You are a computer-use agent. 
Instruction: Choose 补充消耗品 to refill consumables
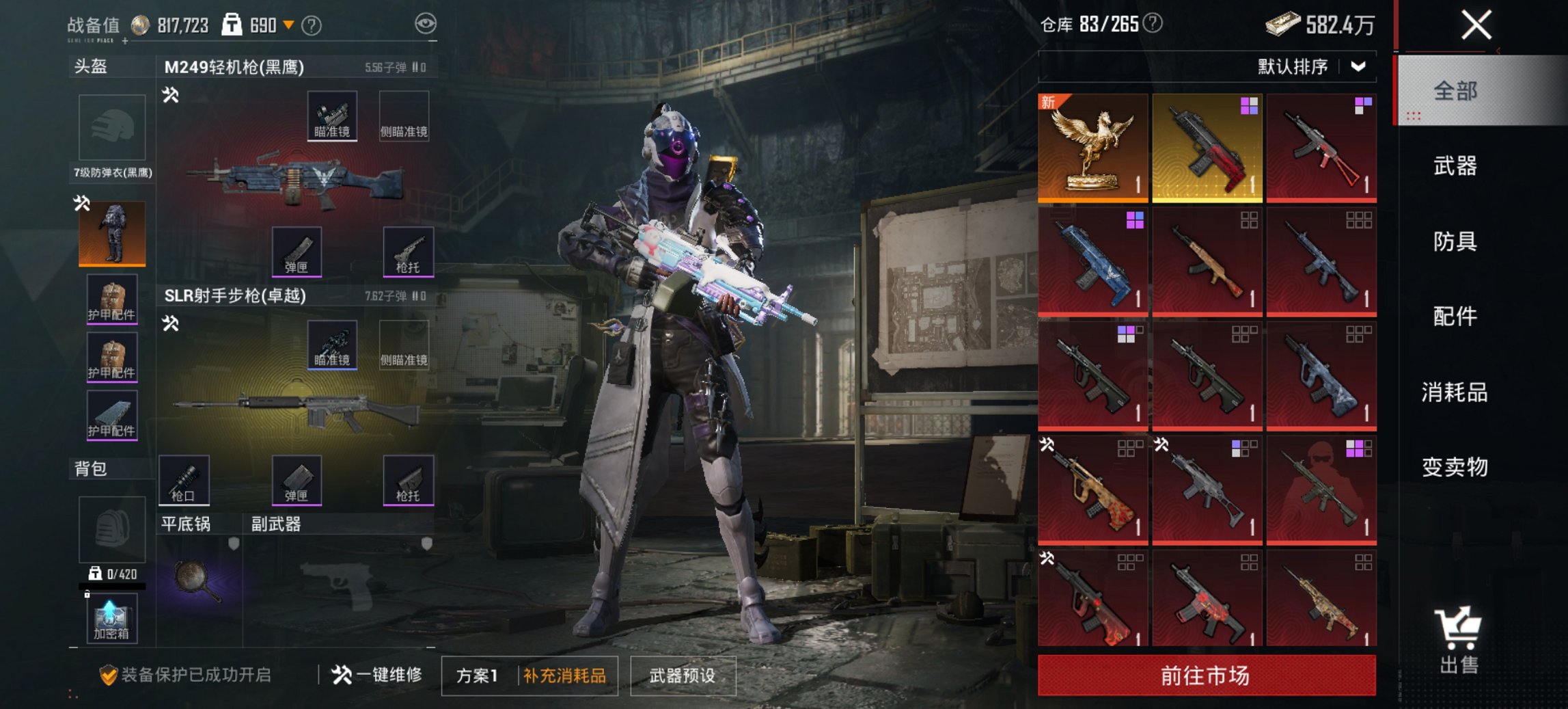pyautogui.click(x=564, y=676)
